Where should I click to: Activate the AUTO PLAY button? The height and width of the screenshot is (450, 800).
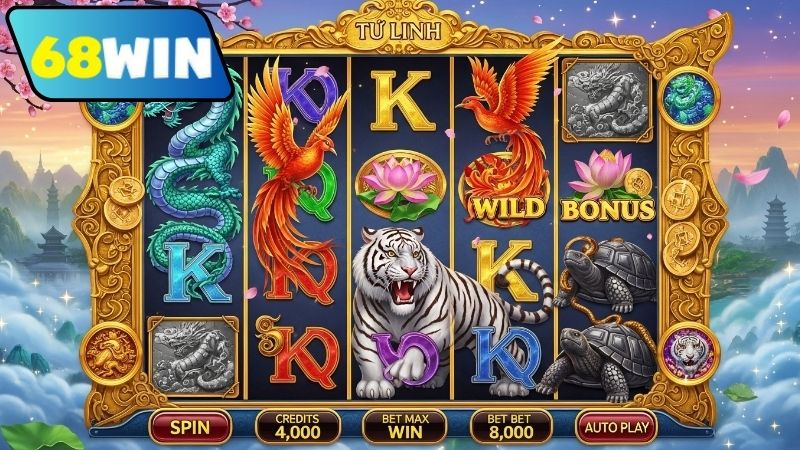click(616, 427)
